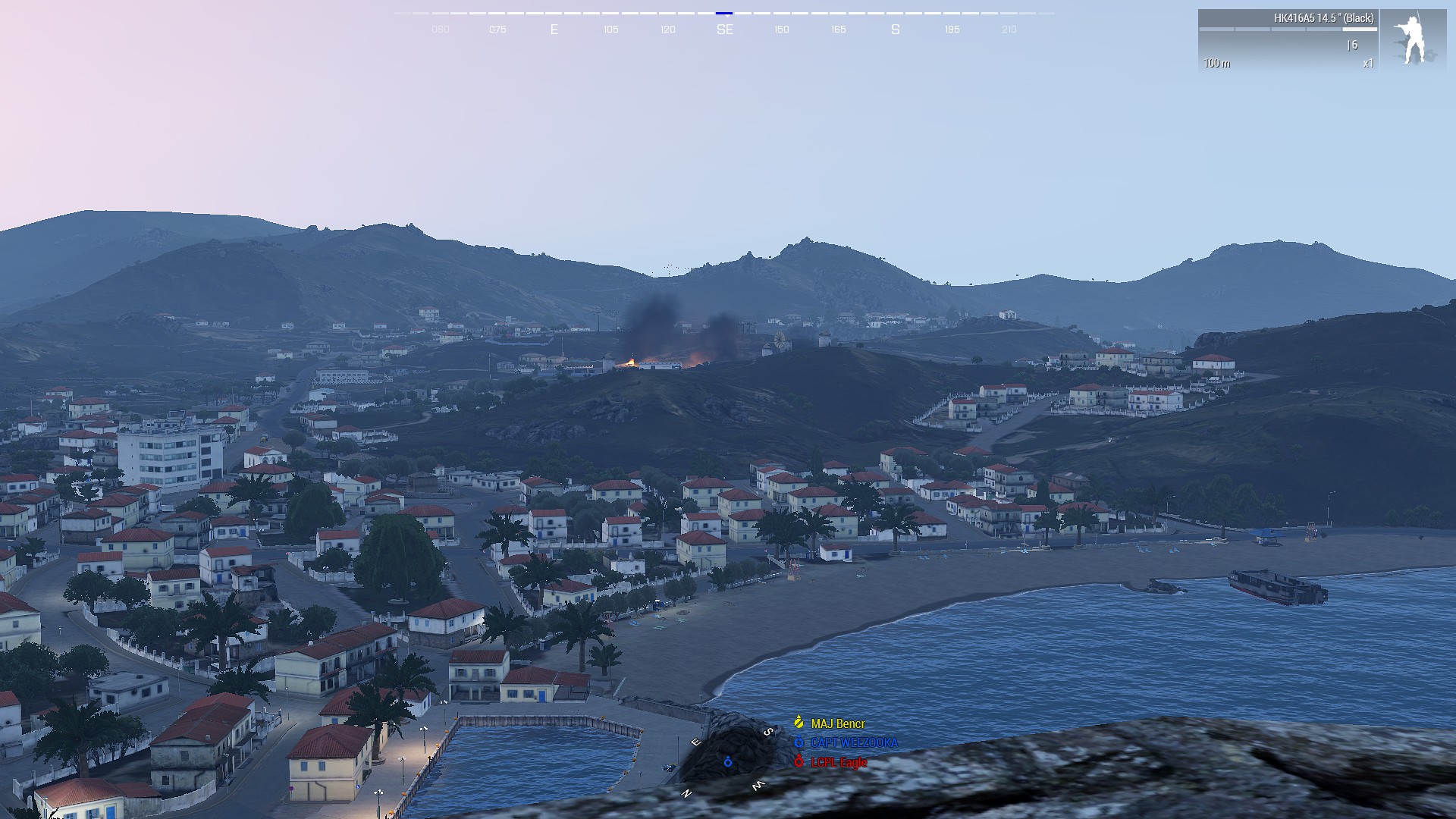Click the ammo magazine bar segments
This screenshot has height=819, width=1456.
(x=1288, y=29)
